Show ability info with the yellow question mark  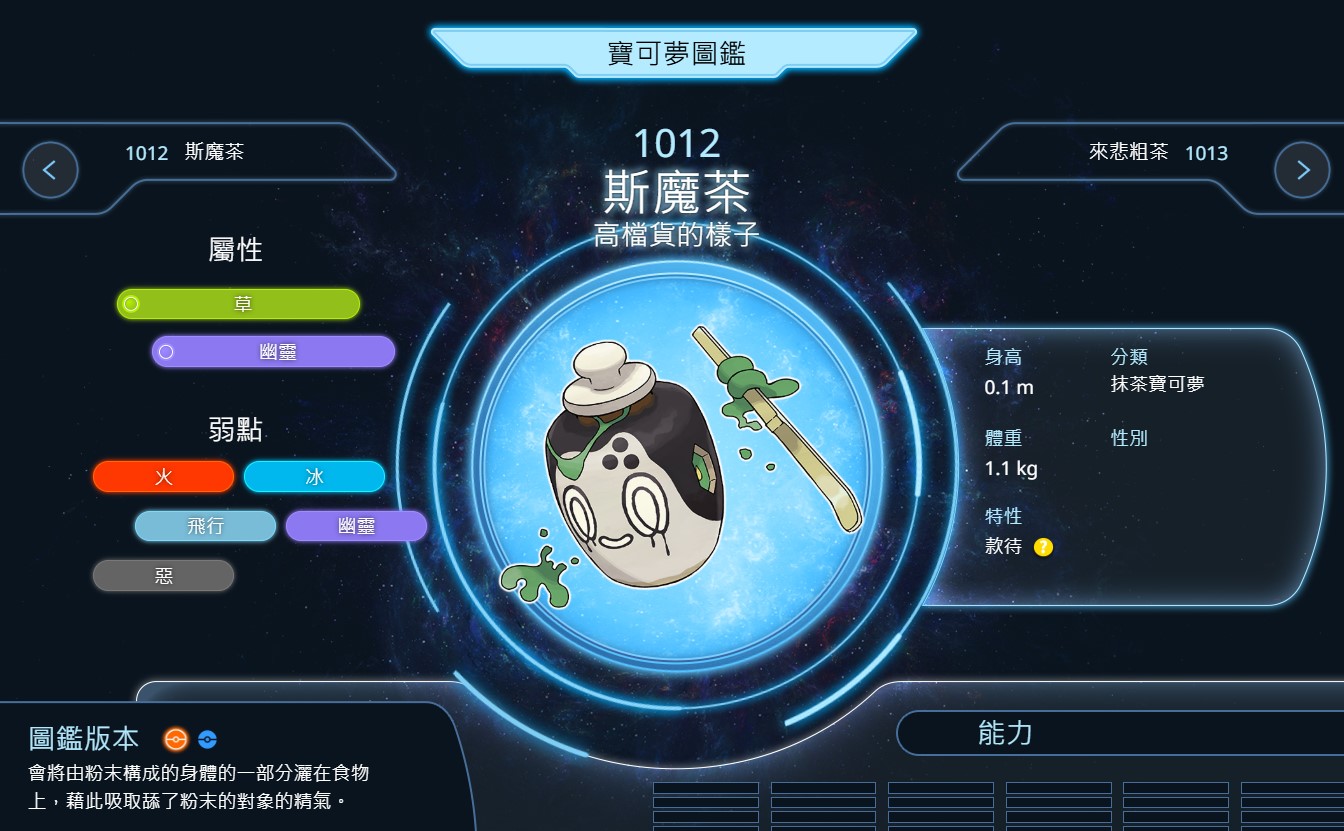(1043, 547)
